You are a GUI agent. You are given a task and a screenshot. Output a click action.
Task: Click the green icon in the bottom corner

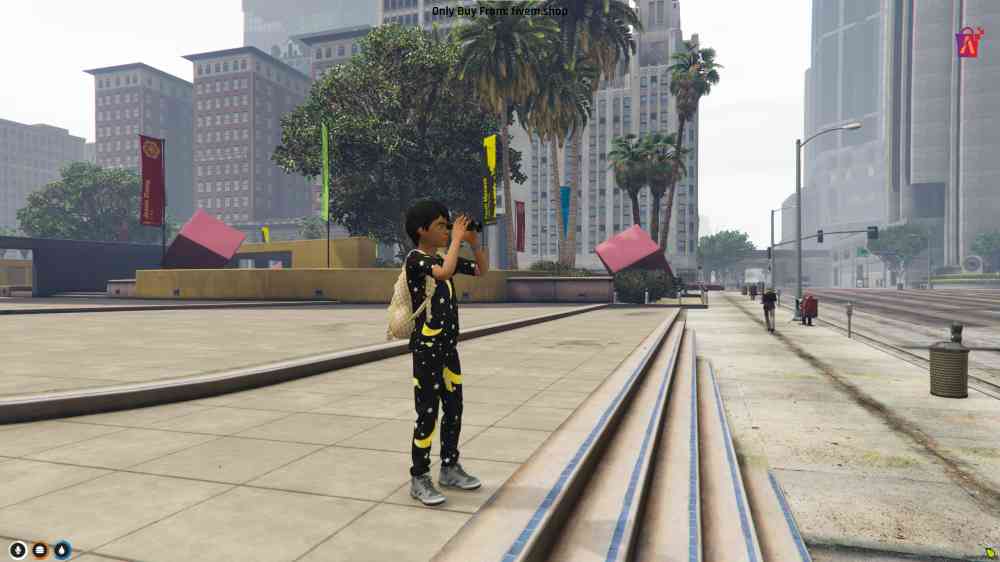coord(989,551)
